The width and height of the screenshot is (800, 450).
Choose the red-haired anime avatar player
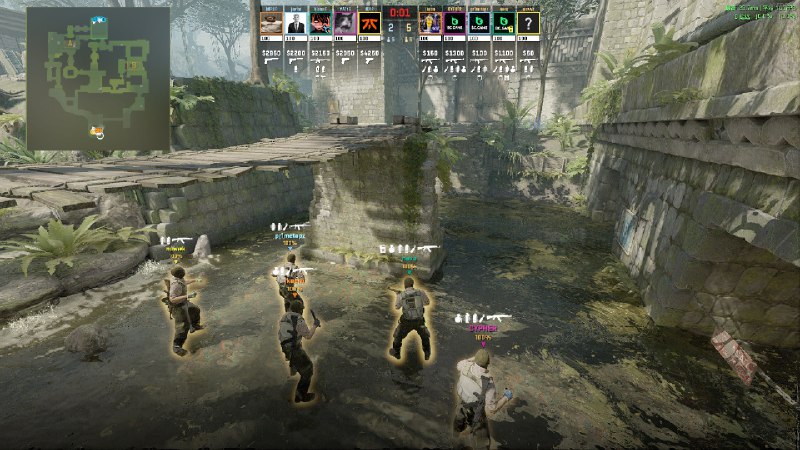(319, 23)
